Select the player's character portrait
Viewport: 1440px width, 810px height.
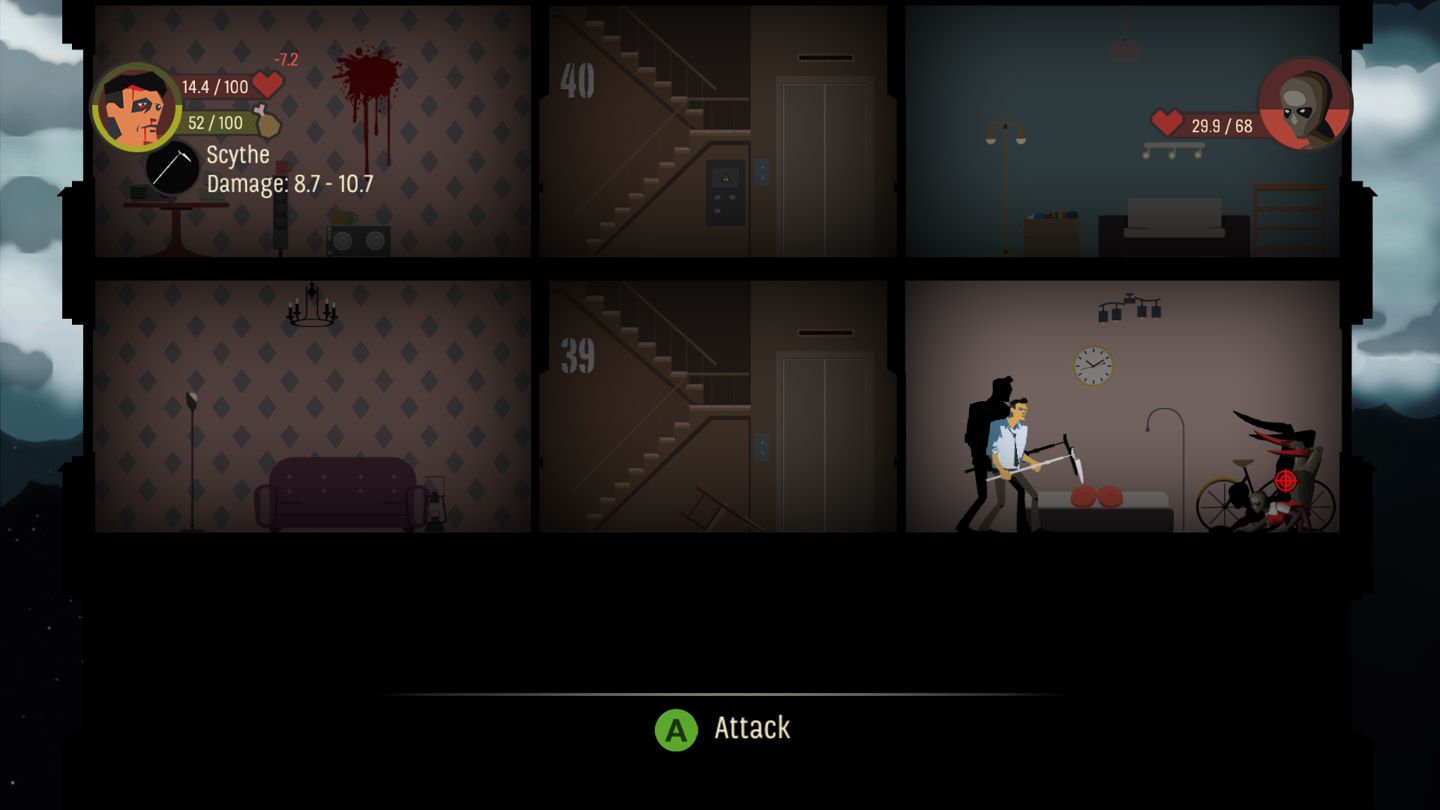point(139,104)
